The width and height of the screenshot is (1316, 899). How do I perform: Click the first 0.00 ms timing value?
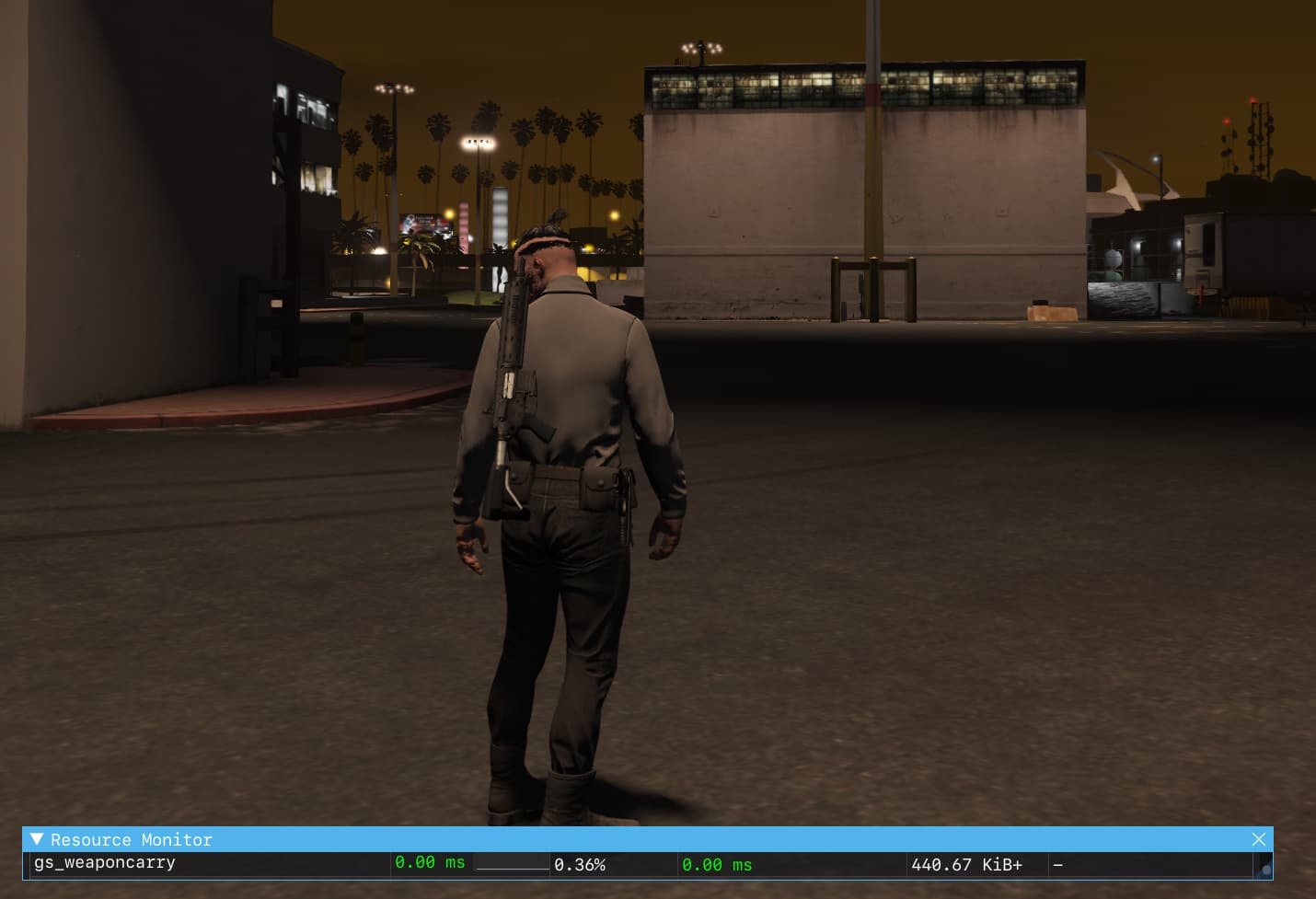(430, 862)
